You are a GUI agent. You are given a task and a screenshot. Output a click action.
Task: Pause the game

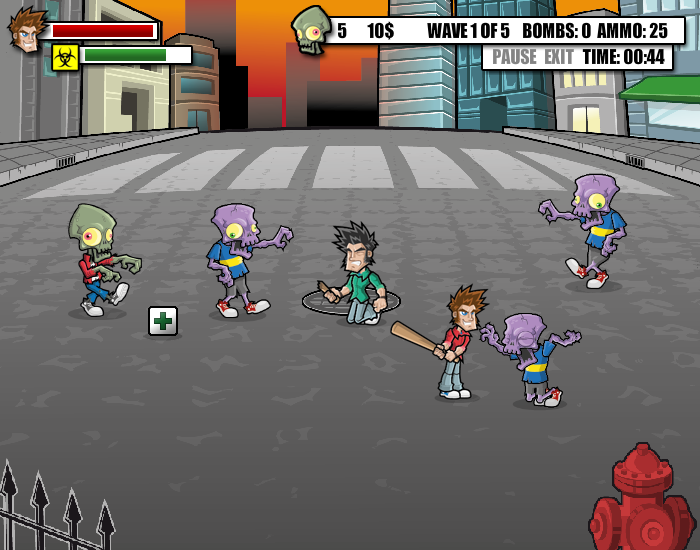point(514,57)
